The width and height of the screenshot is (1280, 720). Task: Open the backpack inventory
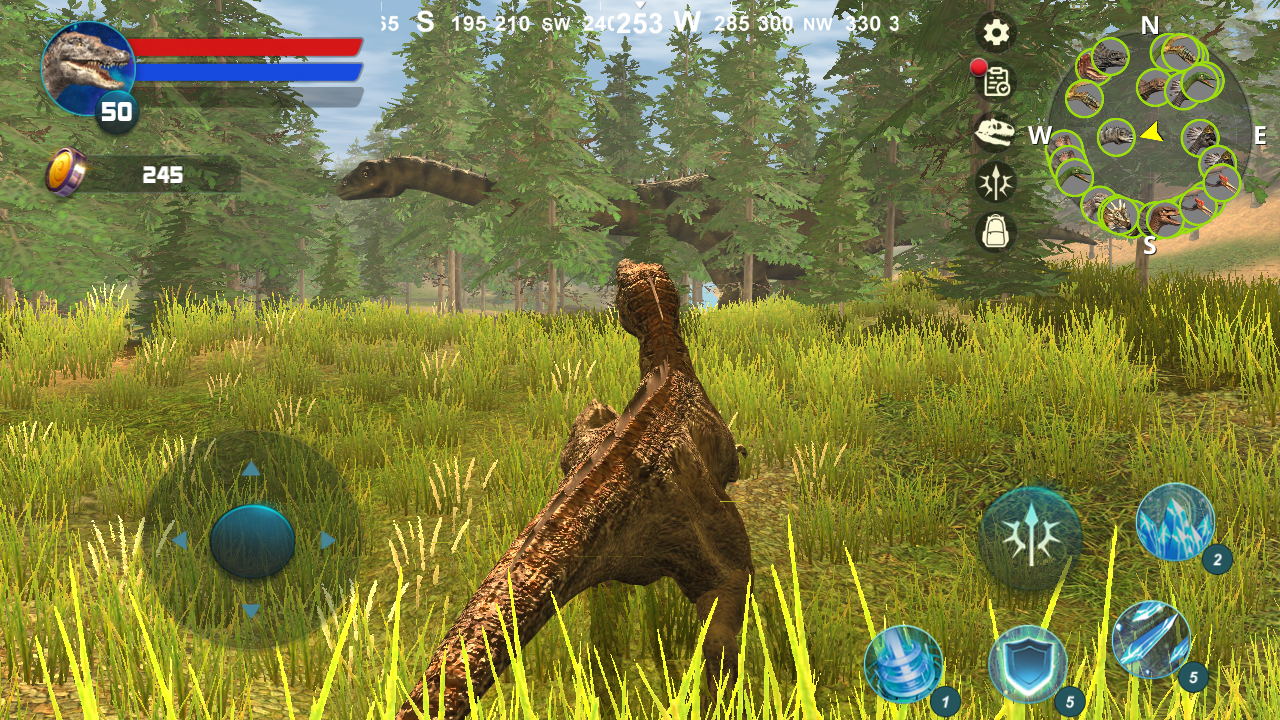tap(994, 231)
